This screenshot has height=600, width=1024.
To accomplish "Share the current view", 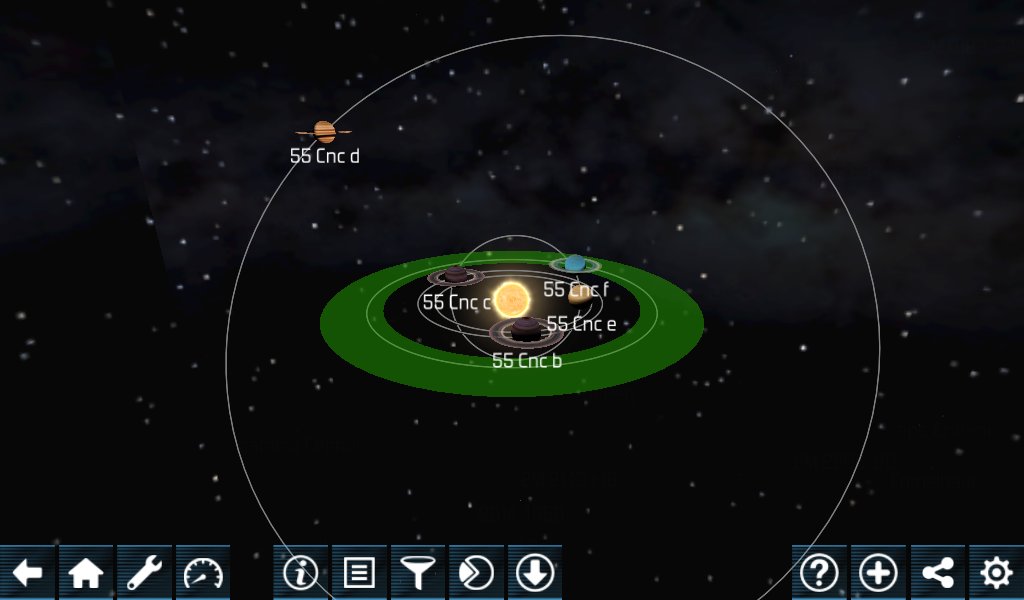I will pos(937,573).
